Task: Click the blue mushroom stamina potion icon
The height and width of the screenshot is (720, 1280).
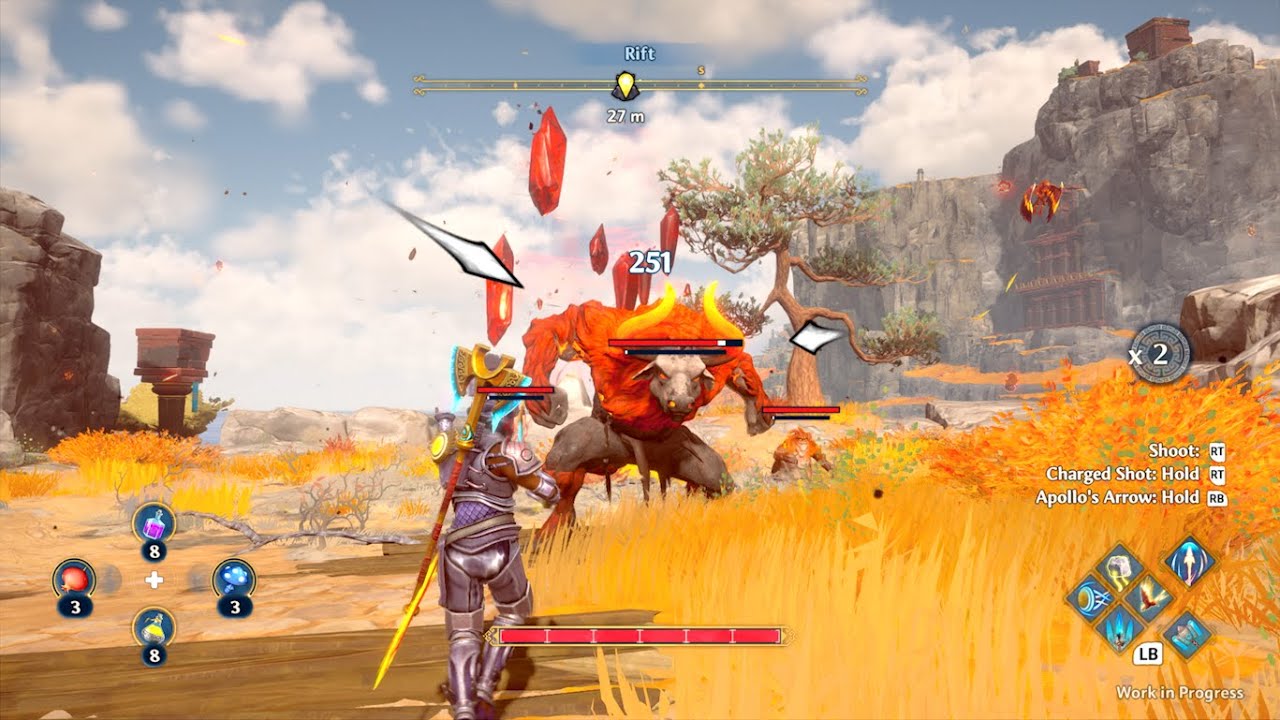Action: [235, 578]
